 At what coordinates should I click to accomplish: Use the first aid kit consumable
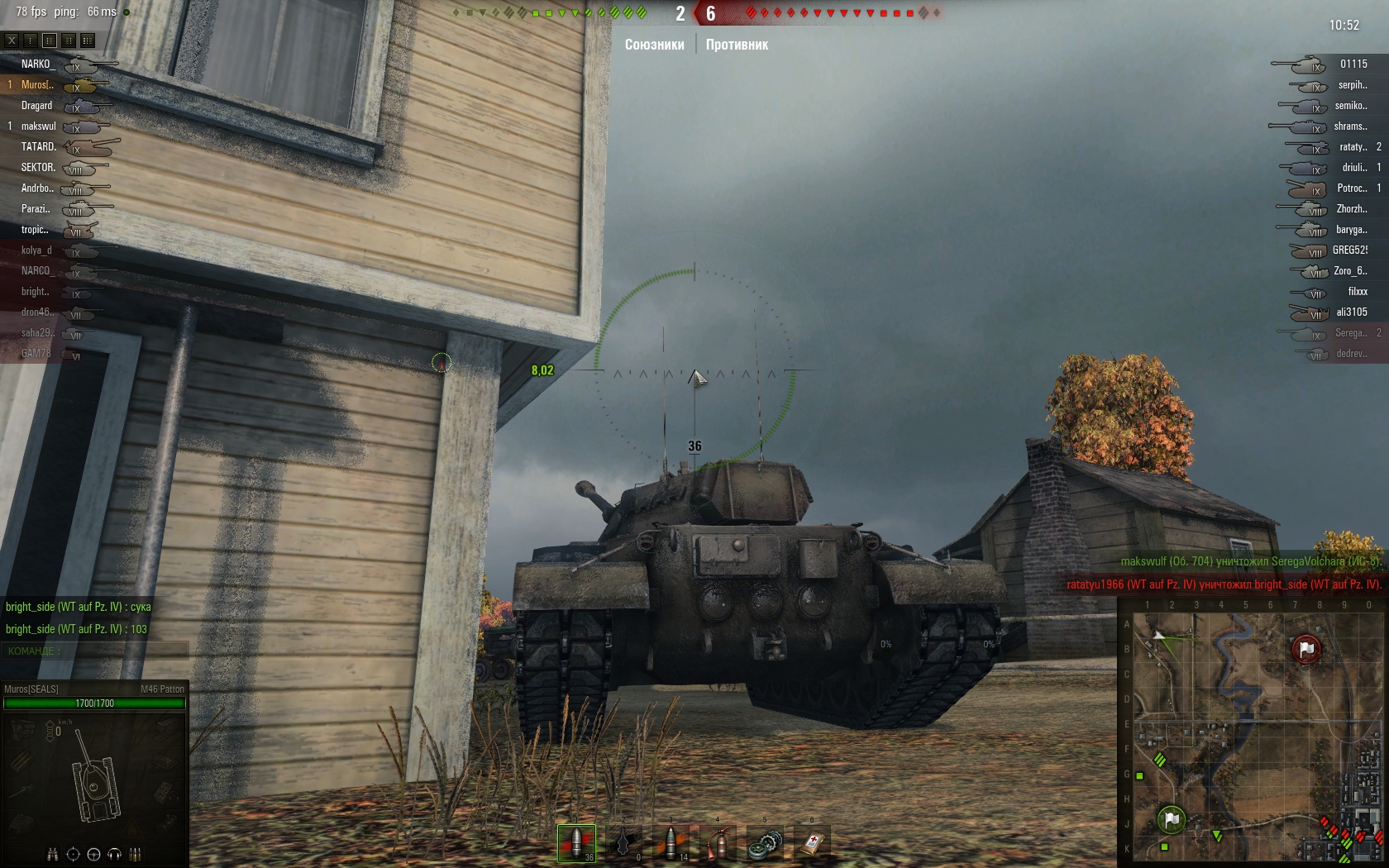point(813,843)
